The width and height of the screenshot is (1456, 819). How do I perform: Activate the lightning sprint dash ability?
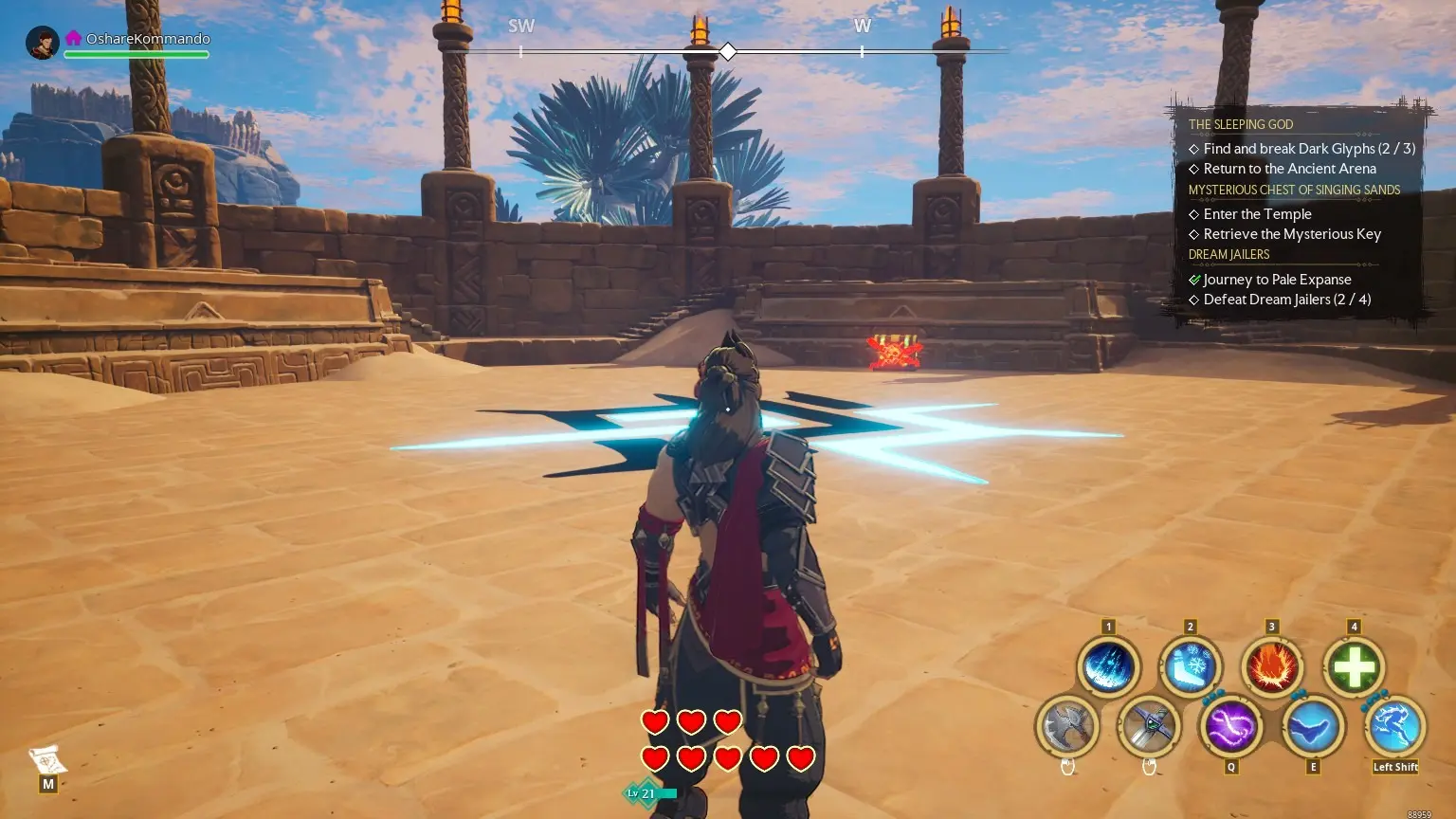(x=1394, y=727)
